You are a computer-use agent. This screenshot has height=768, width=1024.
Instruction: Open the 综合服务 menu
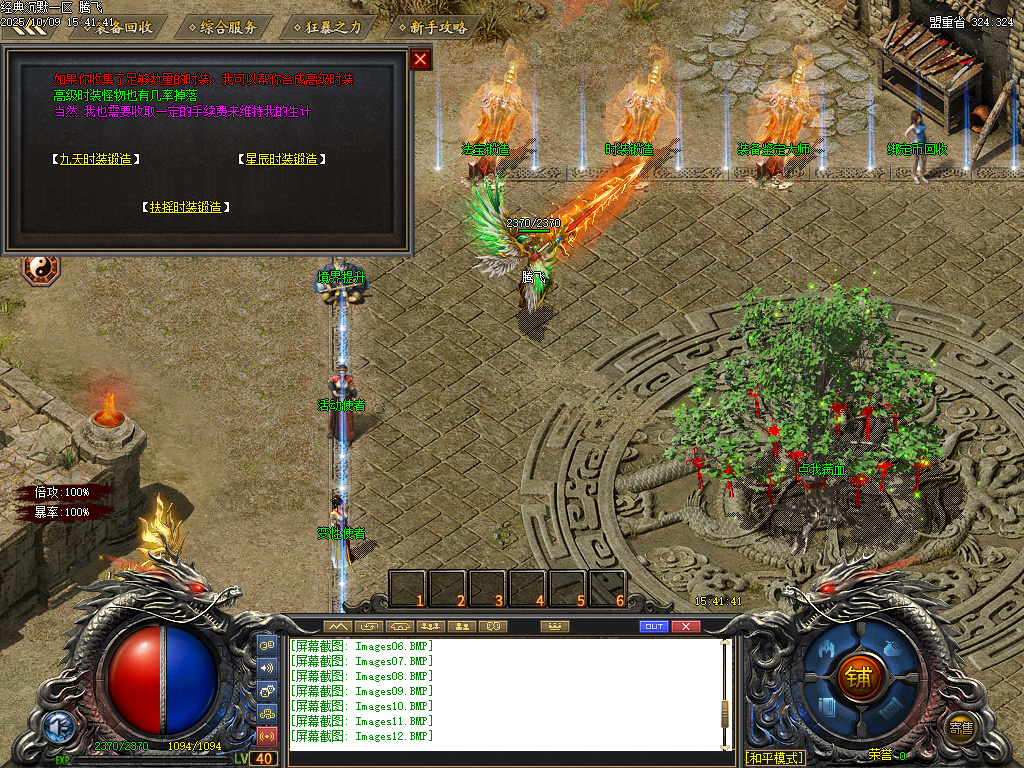click(228, 27)
